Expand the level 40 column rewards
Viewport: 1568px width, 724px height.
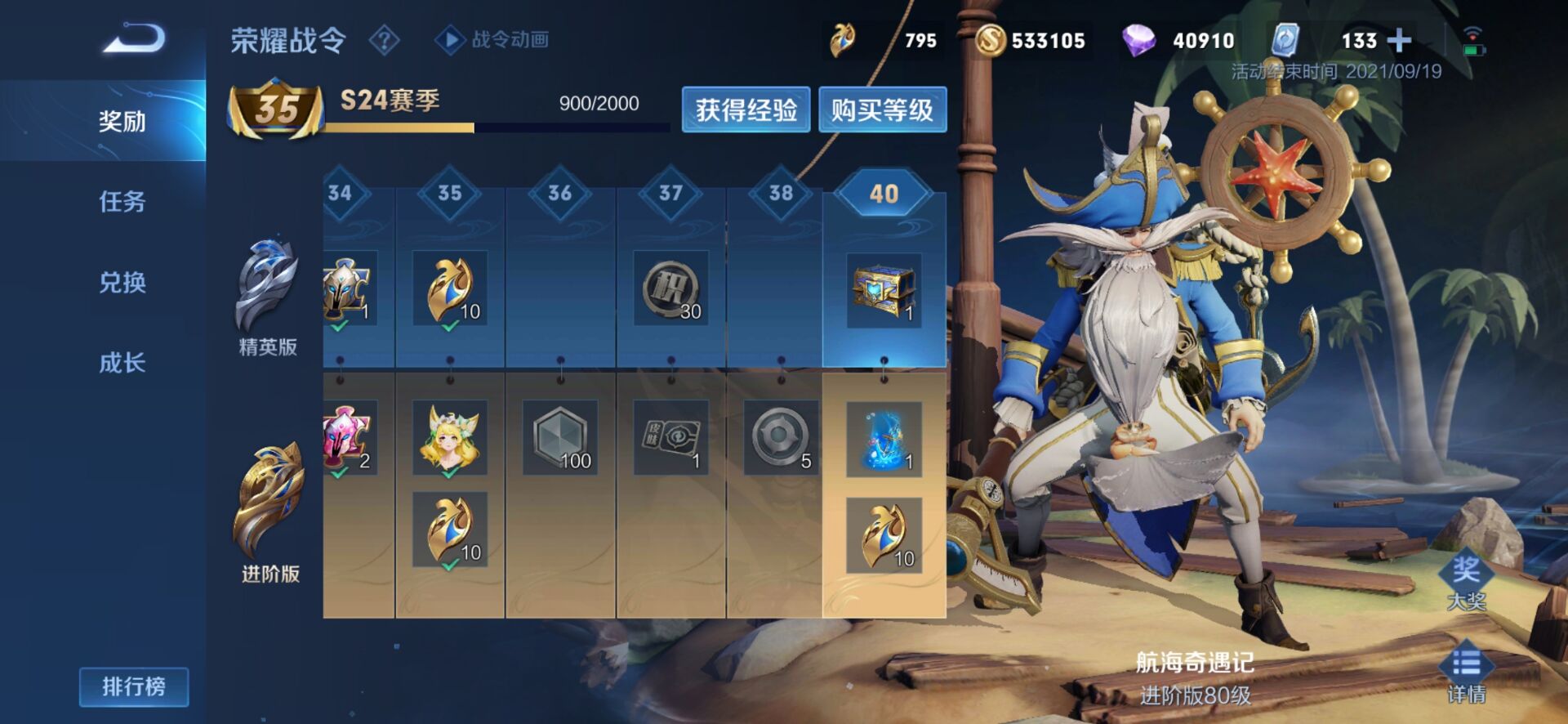(883, 195)
